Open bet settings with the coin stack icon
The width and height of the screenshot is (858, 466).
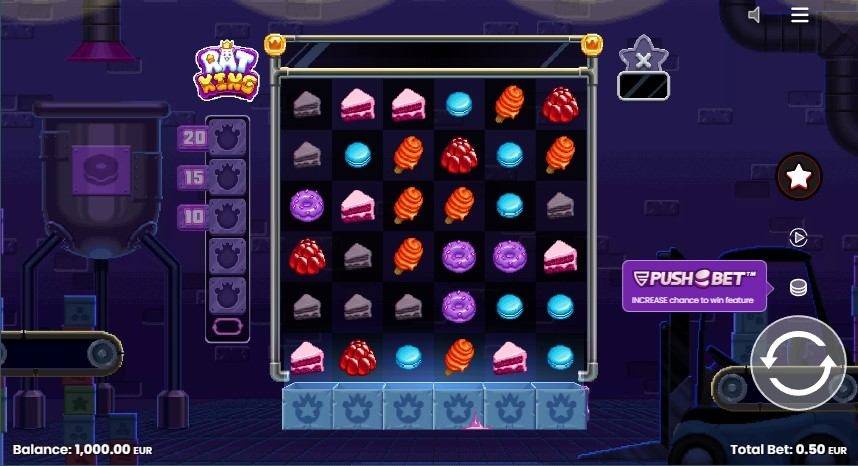pyautogui.click(x=798, y=288)
